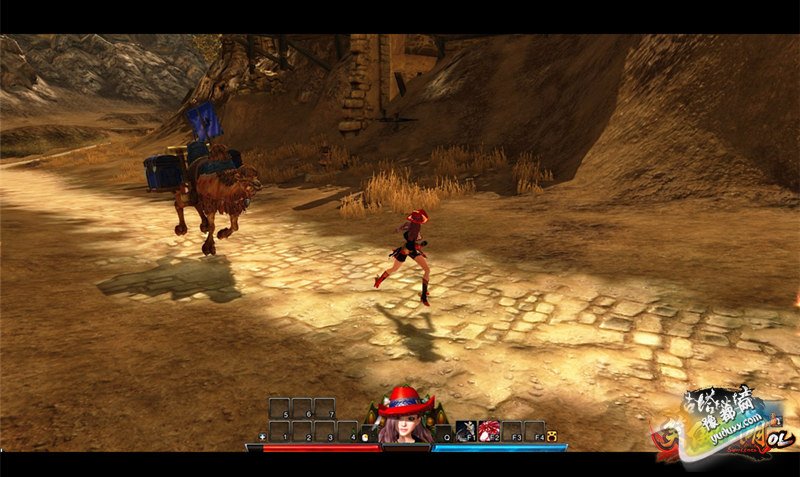Select the Q skill slot

pyautogui.click(x=443, y=431)
